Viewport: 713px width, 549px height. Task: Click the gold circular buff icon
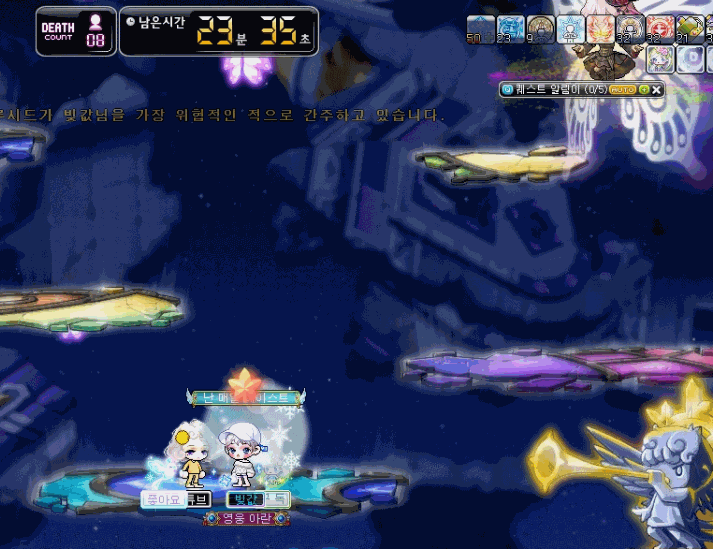(541, 28)
